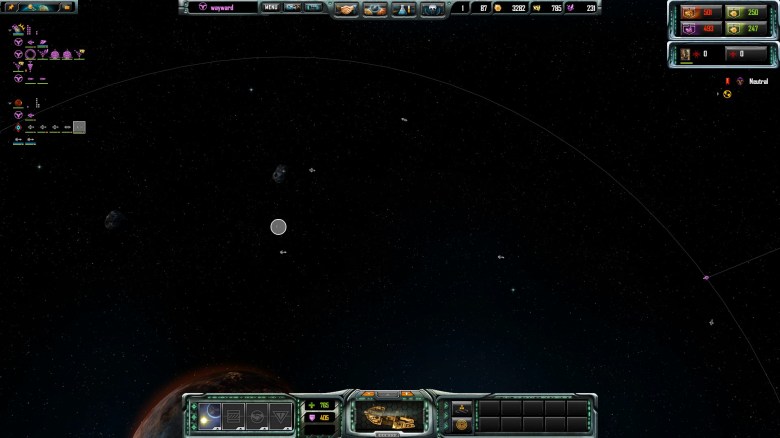The height and width of the screenshot is (438, 780).
Task: Collapse the first planet group arrow
Action: [x=9, y=31]
